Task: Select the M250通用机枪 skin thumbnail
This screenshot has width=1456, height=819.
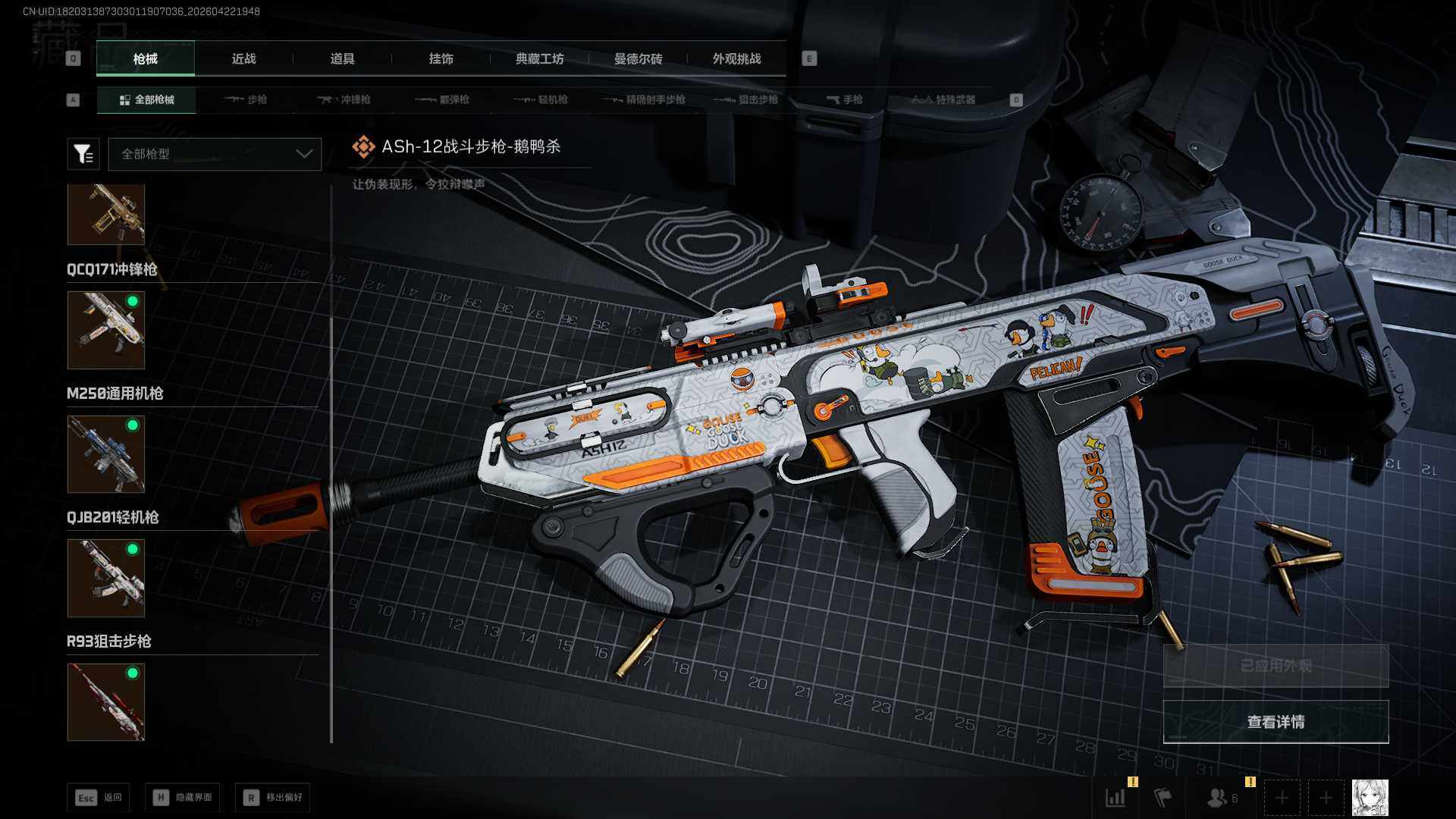Action: 106,454
